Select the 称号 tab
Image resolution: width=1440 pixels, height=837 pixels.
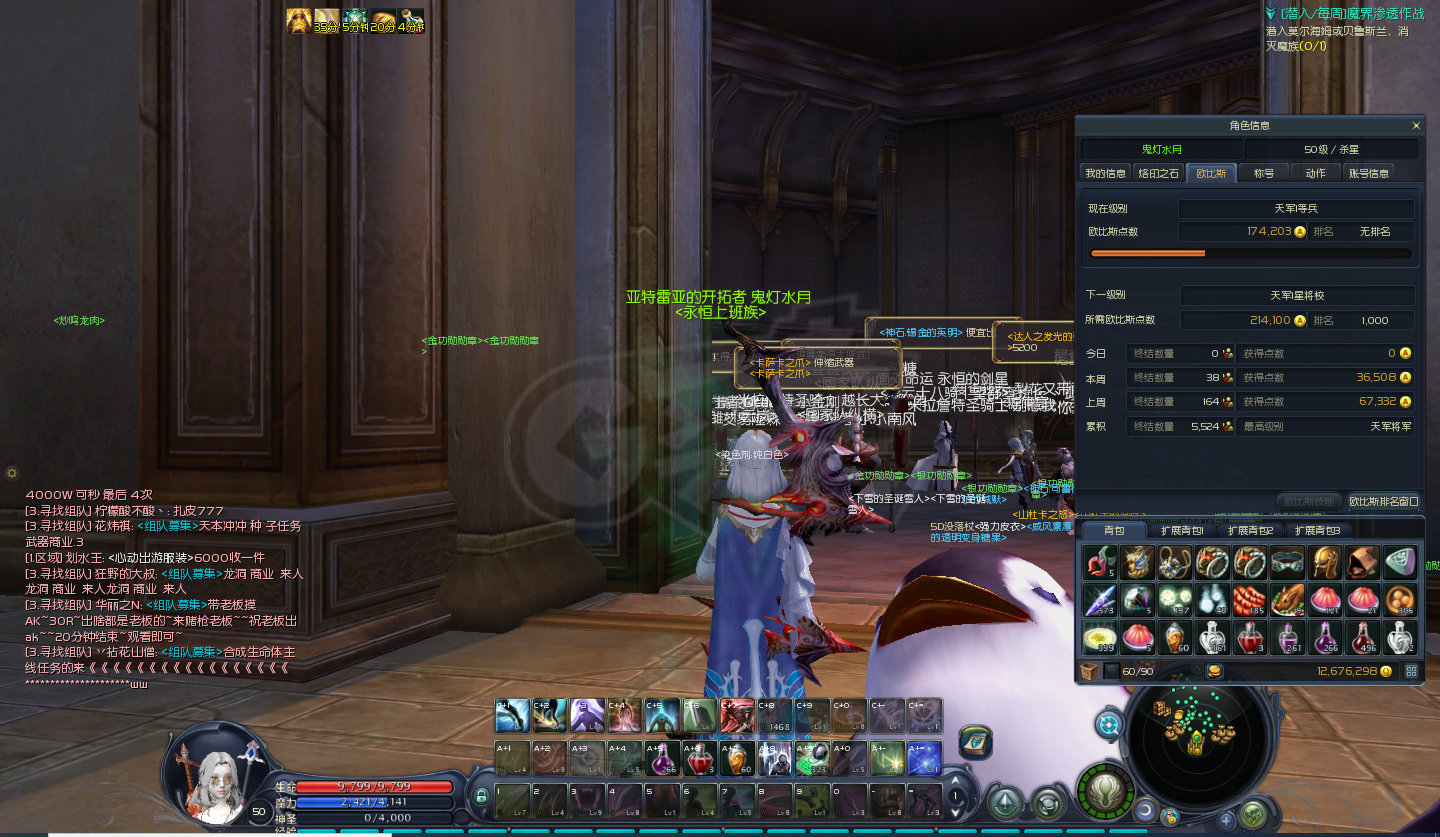1264,173
